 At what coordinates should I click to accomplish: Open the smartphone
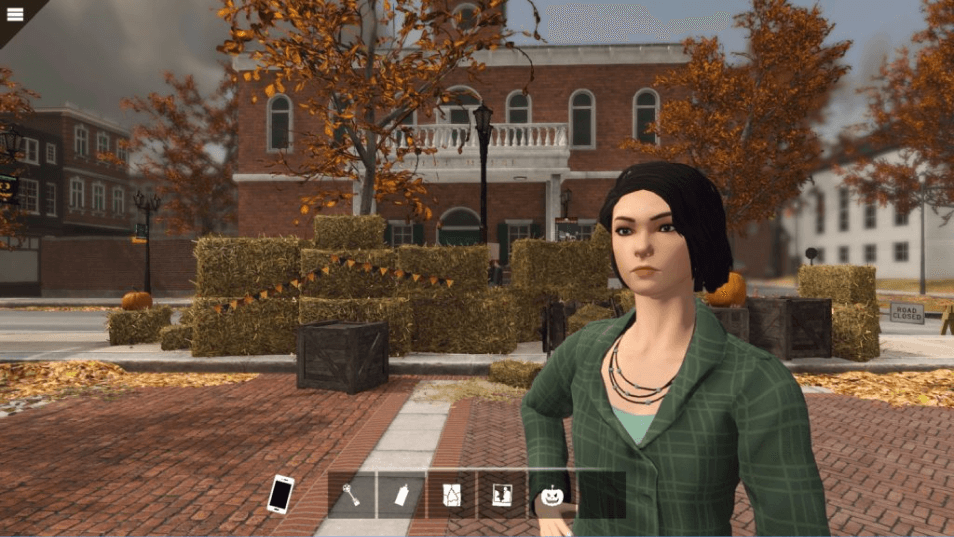281,494
